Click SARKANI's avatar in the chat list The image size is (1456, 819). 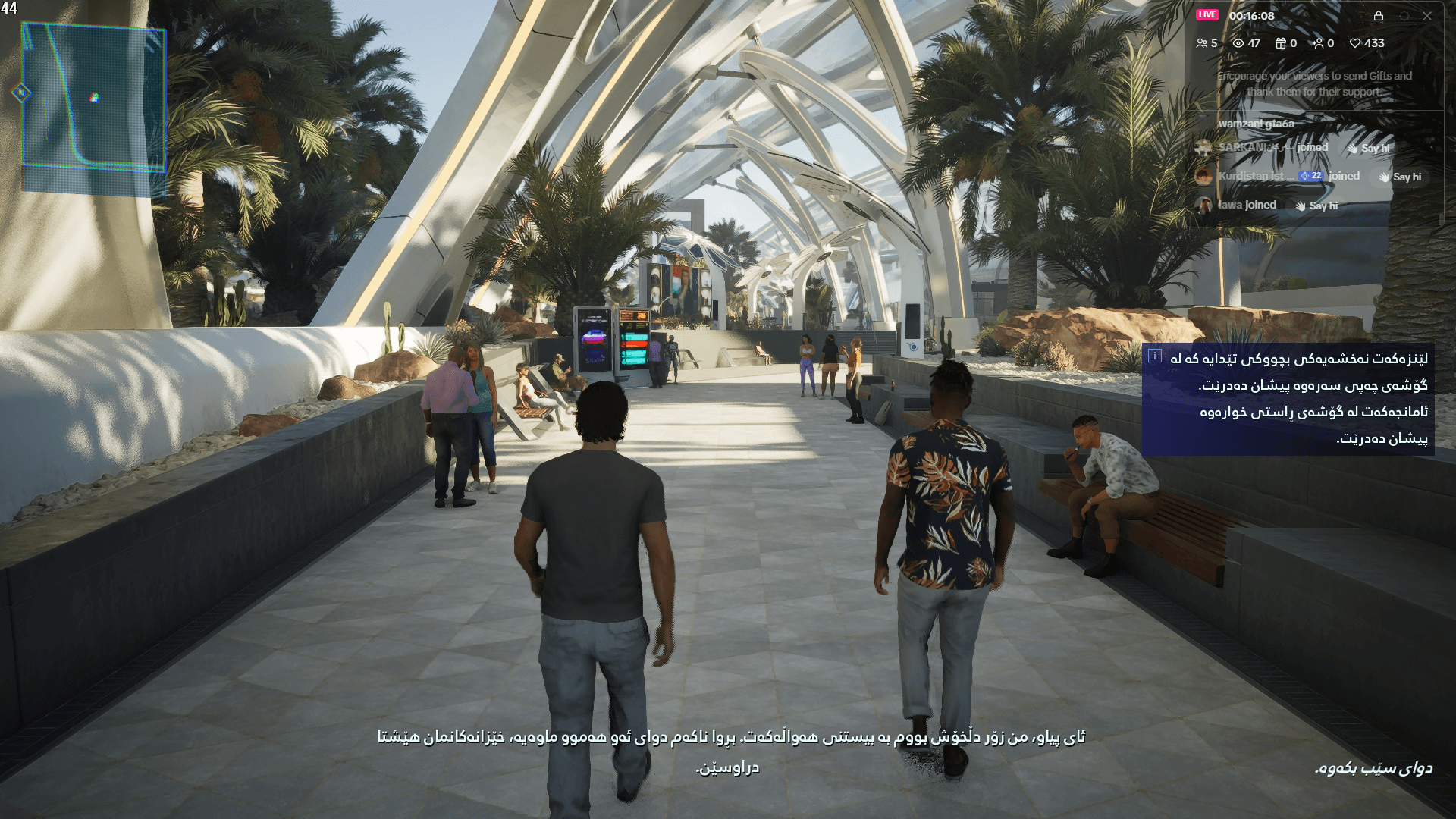click(1203, 149)
